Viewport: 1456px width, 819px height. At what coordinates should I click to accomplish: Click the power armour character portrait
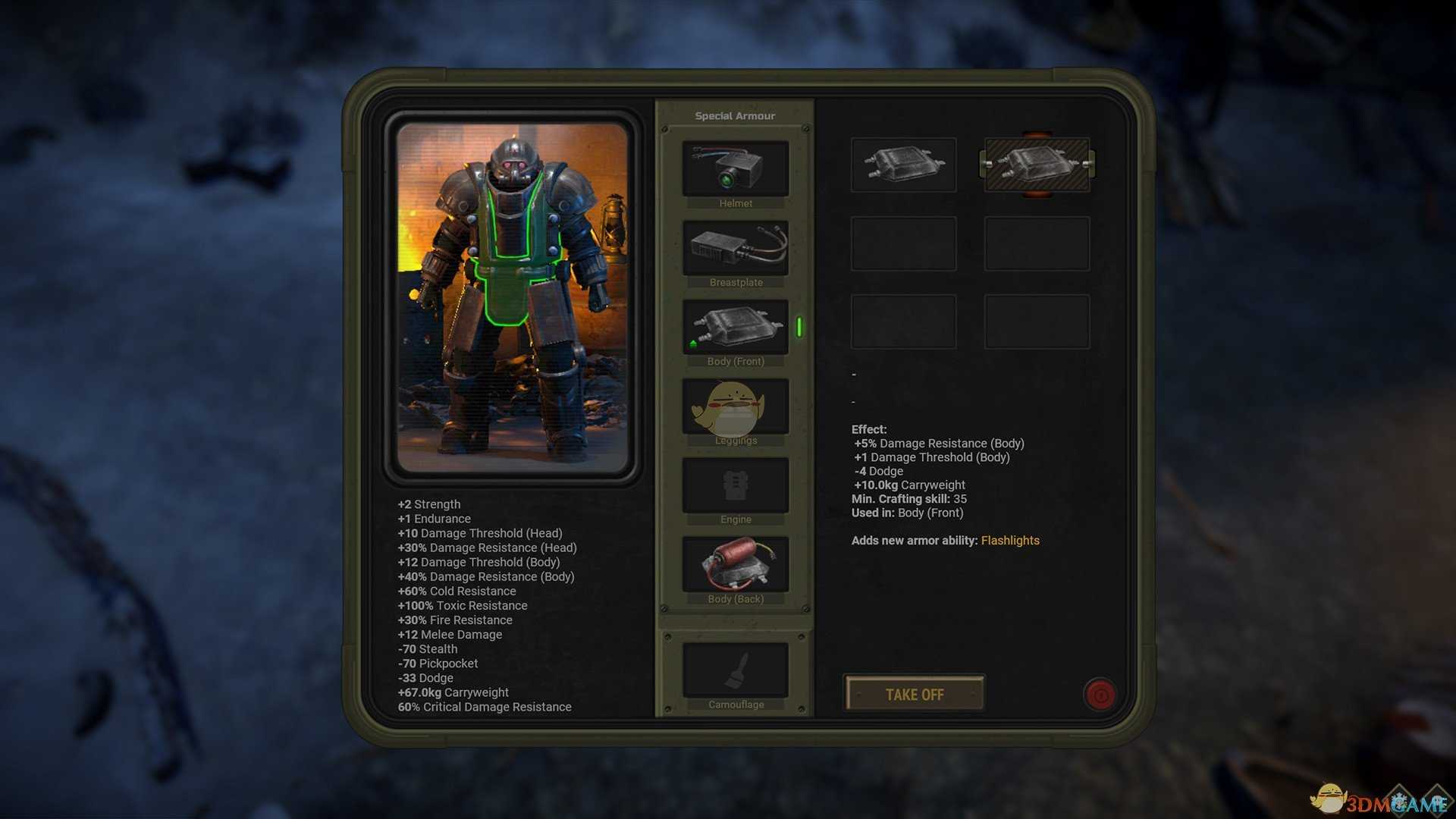(513, 298)
